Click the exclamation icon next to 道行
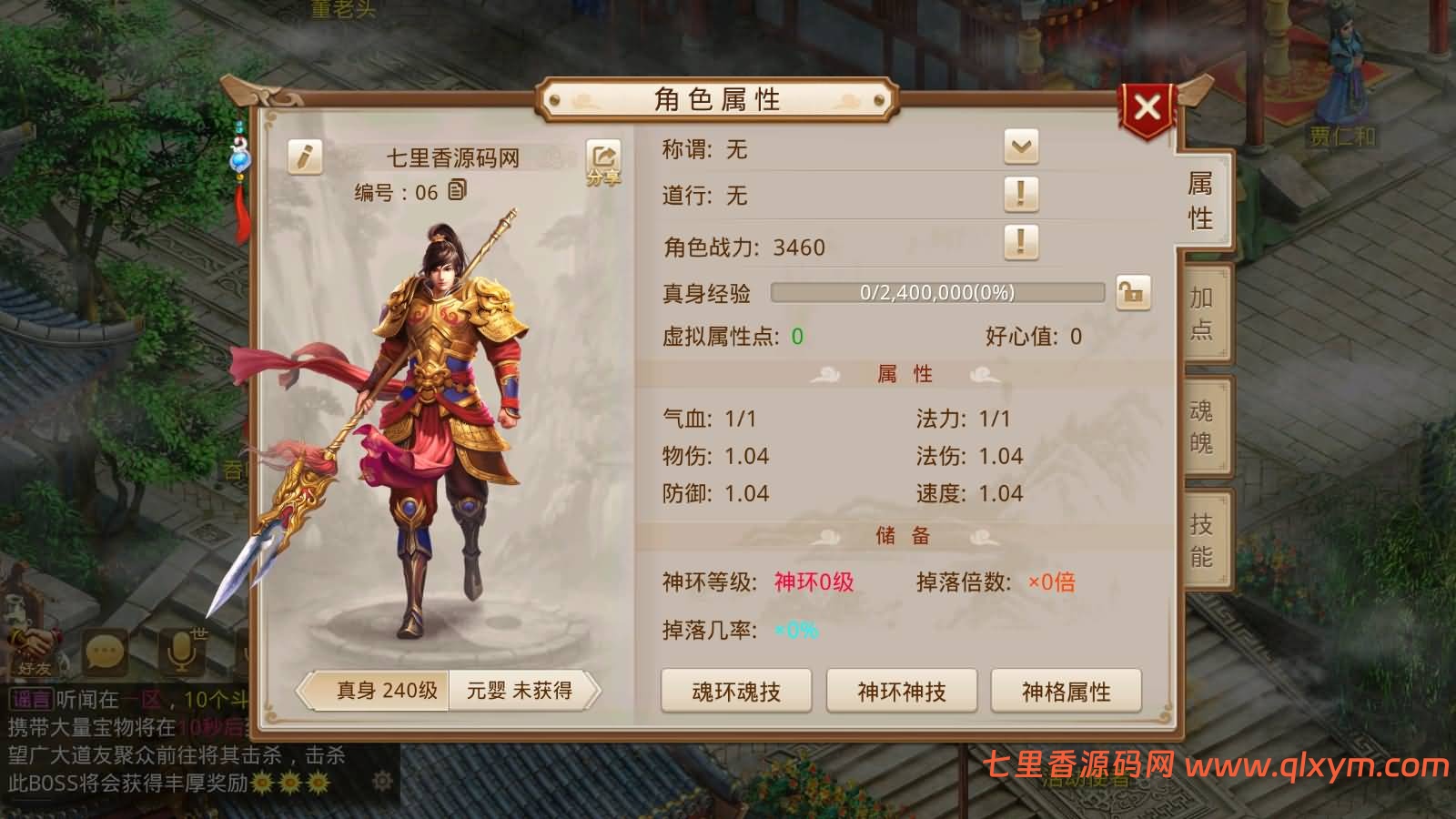Image resolution: width=1456 pixels, height=819 pixels. pyautogui.click(x=1023, y=194)
